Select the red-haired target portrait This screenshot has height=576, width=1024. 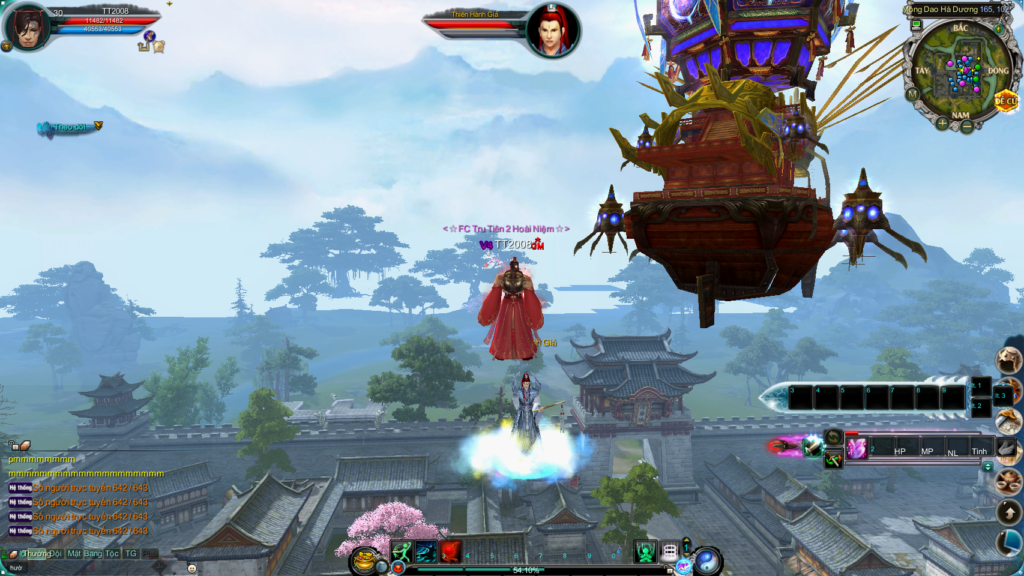553,30
